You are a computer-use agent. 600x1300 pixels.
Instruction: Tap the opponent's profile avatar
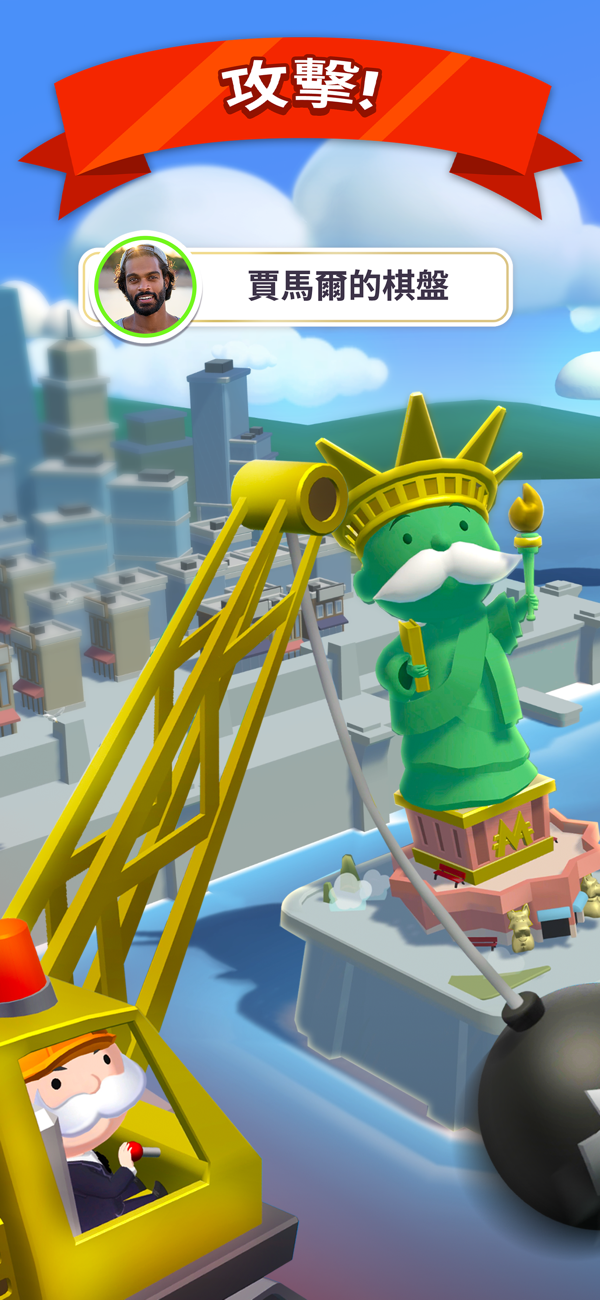(x=147, y=286)
